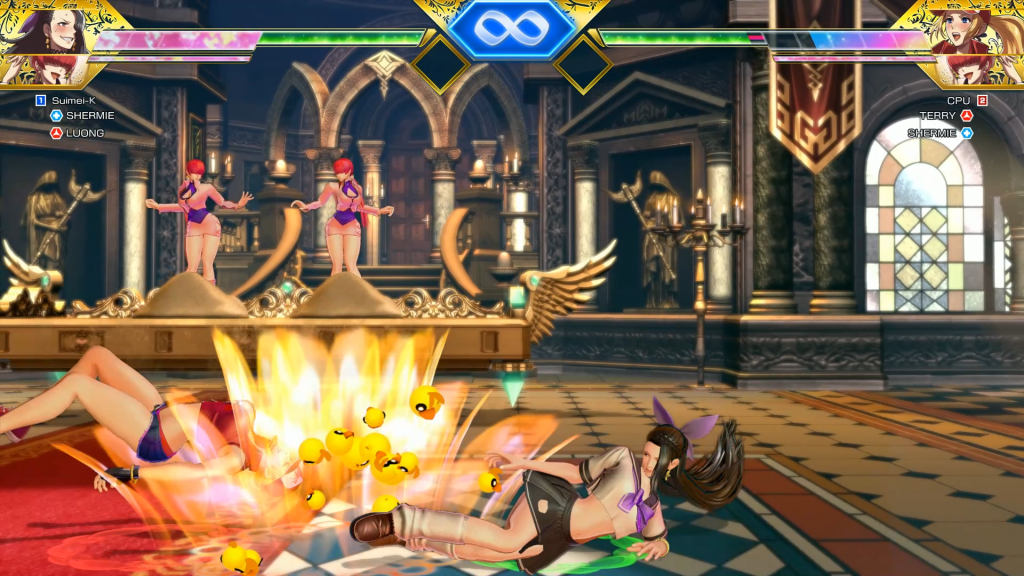Choose TERRY in the CPU team list
Viewport: 1024px width, 576px height.
click(x=938, y=116)
